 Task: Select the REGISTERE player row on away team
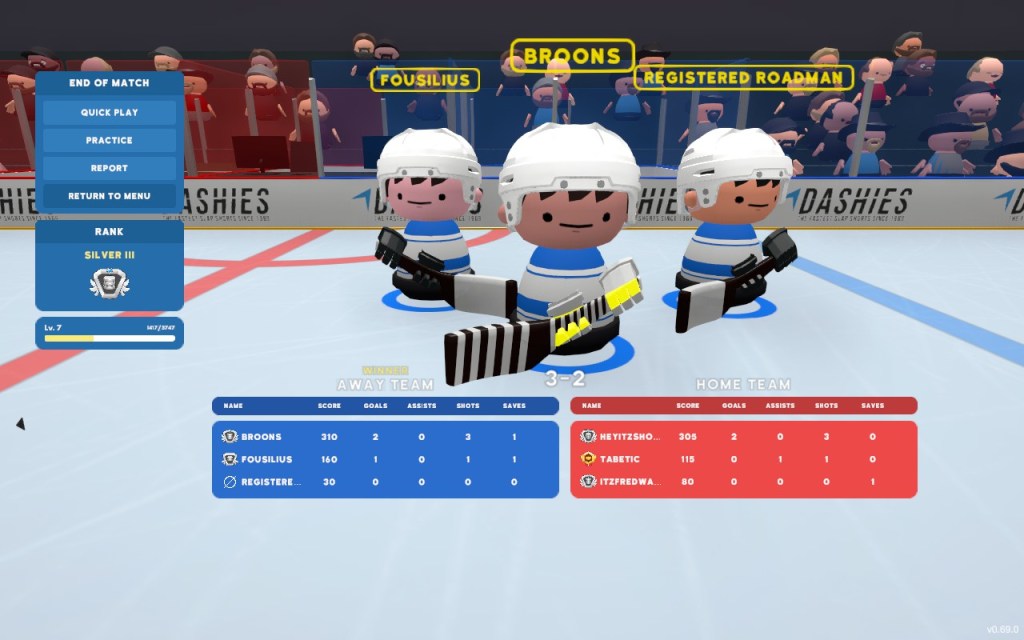385,482
